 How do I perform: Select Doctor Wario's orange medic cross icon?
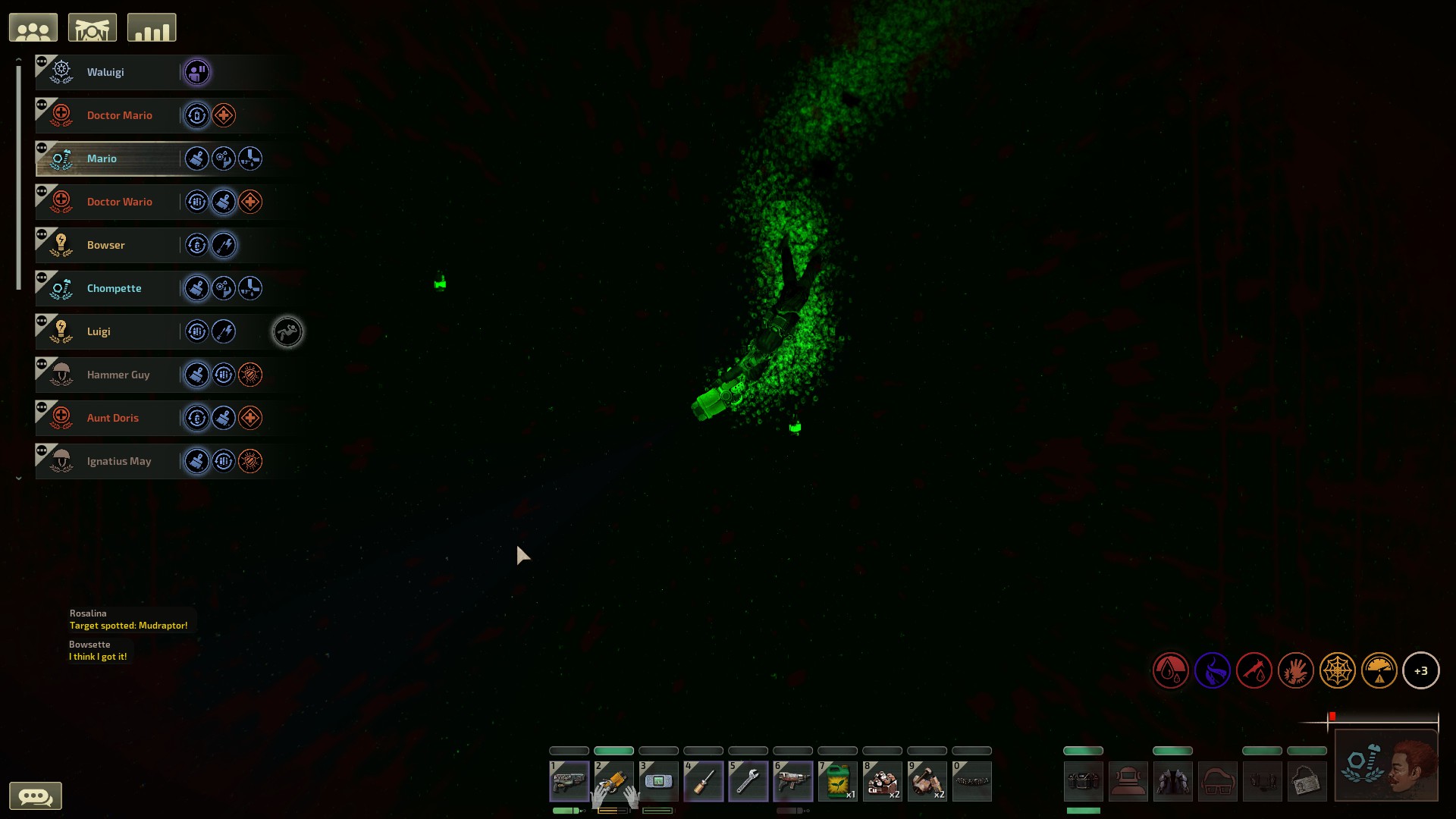tap(250, 202)
